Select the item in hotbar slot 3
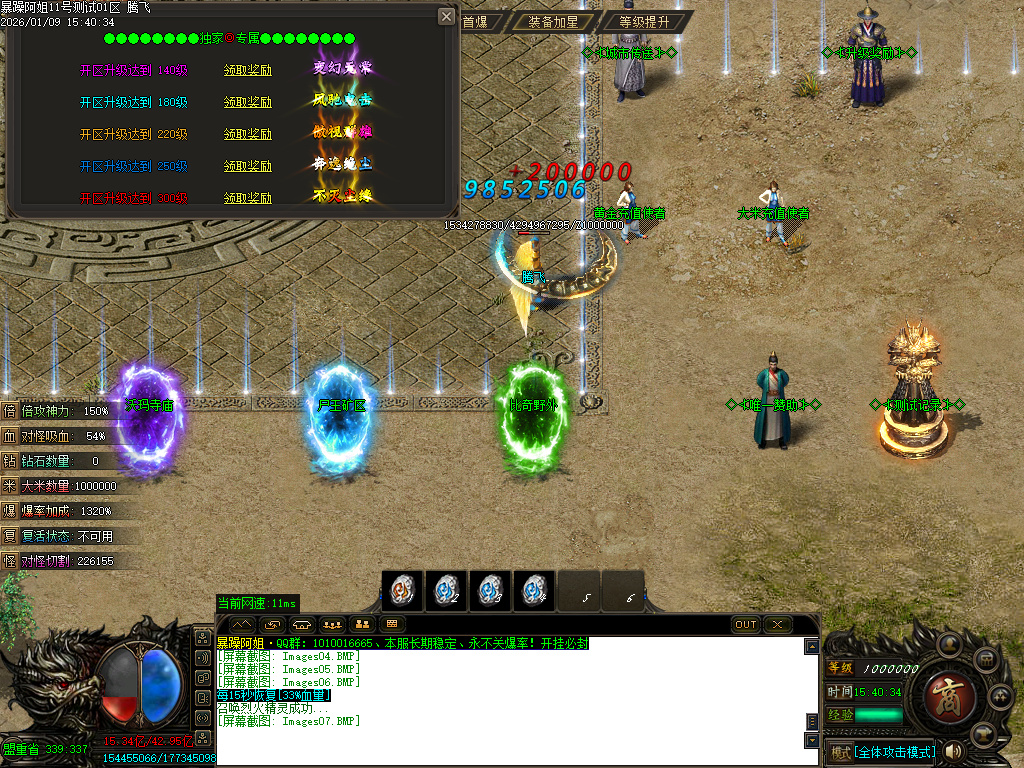 click(x=490, y=591)
